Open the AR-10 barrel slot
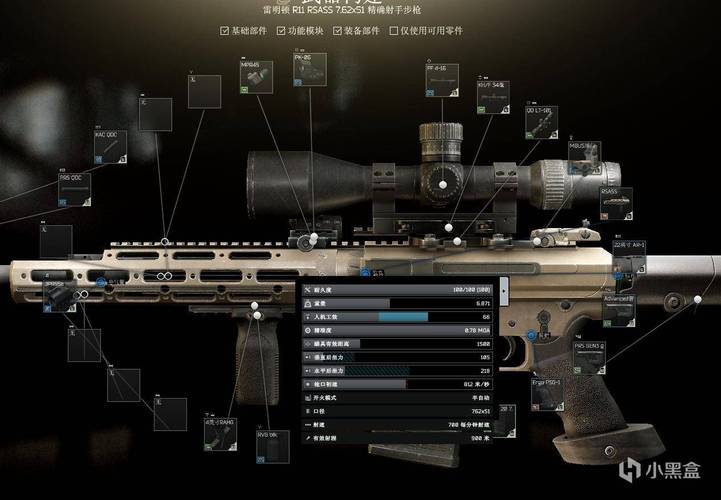721x500 pixels. pyautogui.click(x=630, y=256)
